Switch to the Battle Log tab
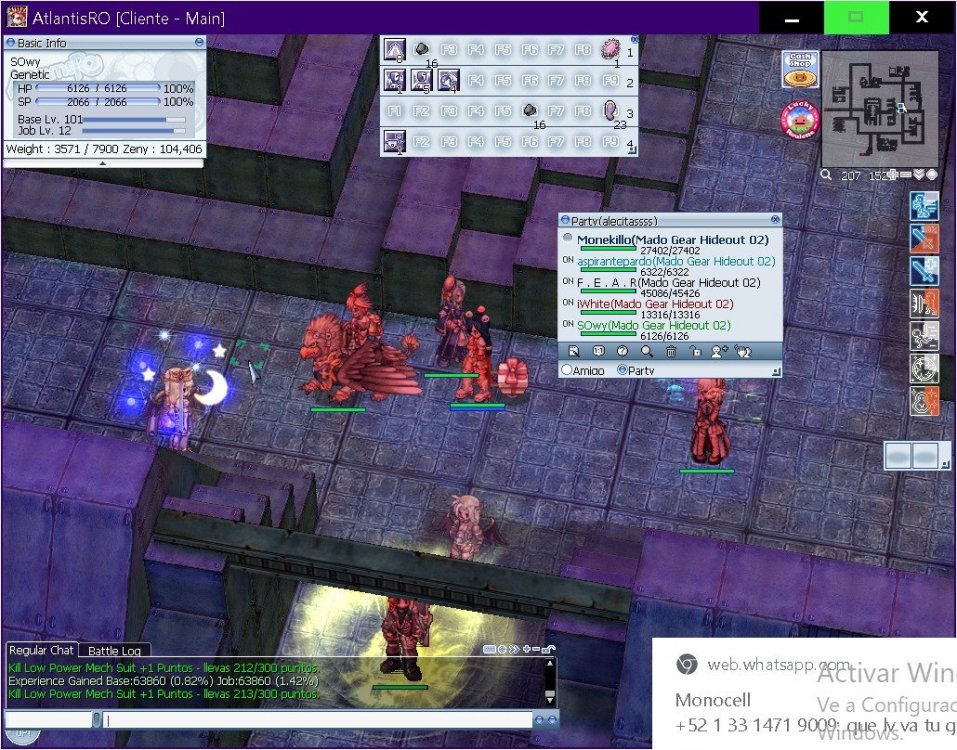This screenshot has width=957, height=750. click(114, 651)
